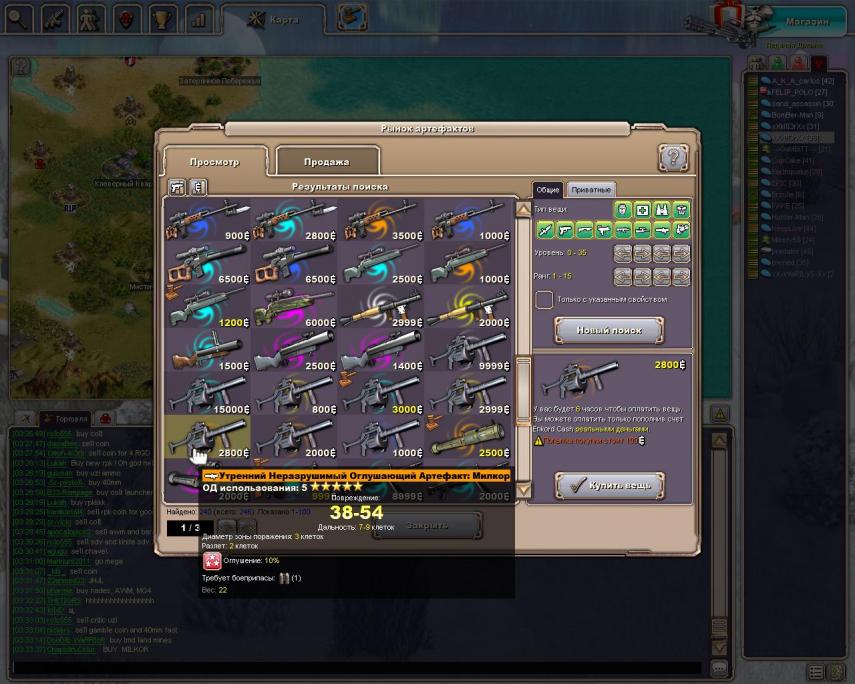Select the rifle listing priced 900
This screenshot has width=855, height=684.
point(208,220)
